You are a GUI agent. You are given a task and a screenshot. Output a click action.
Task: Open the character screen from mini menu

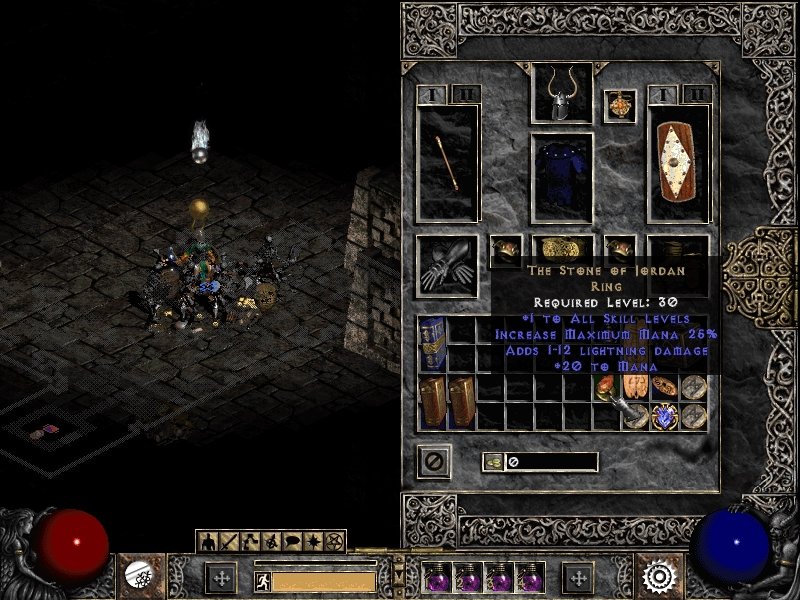point(209,541)
